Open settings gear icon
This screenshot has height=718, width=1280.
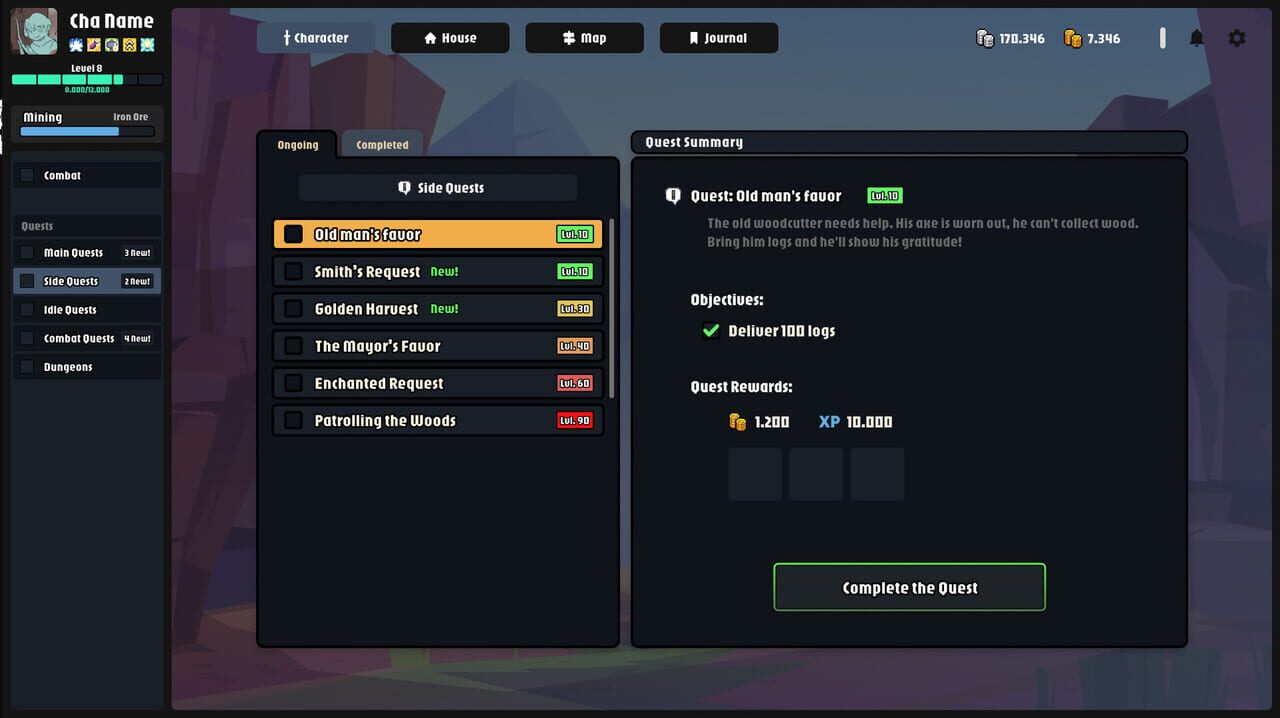click(x=1237, y=38)
